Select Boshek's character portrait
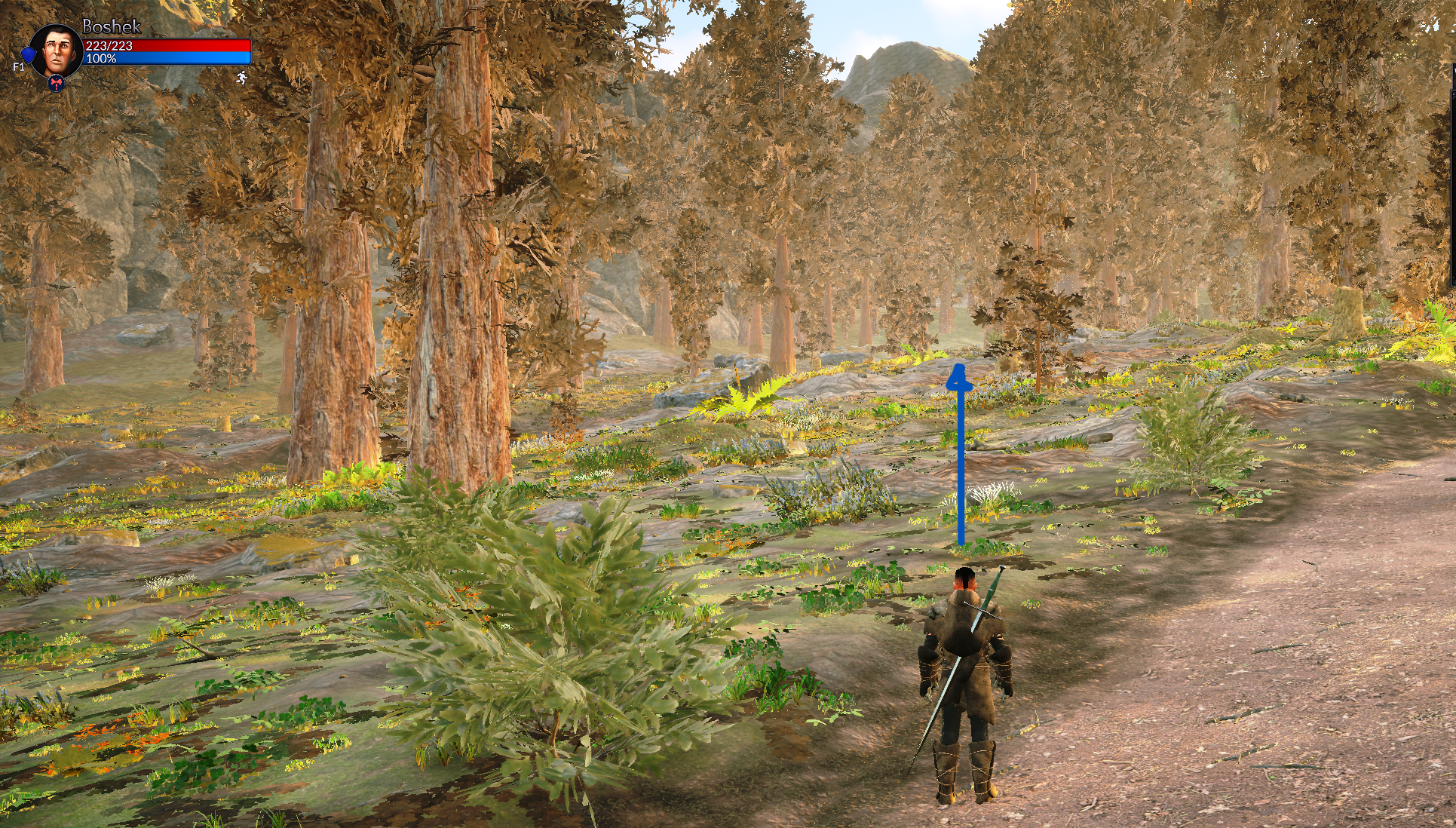 point(56,49)
